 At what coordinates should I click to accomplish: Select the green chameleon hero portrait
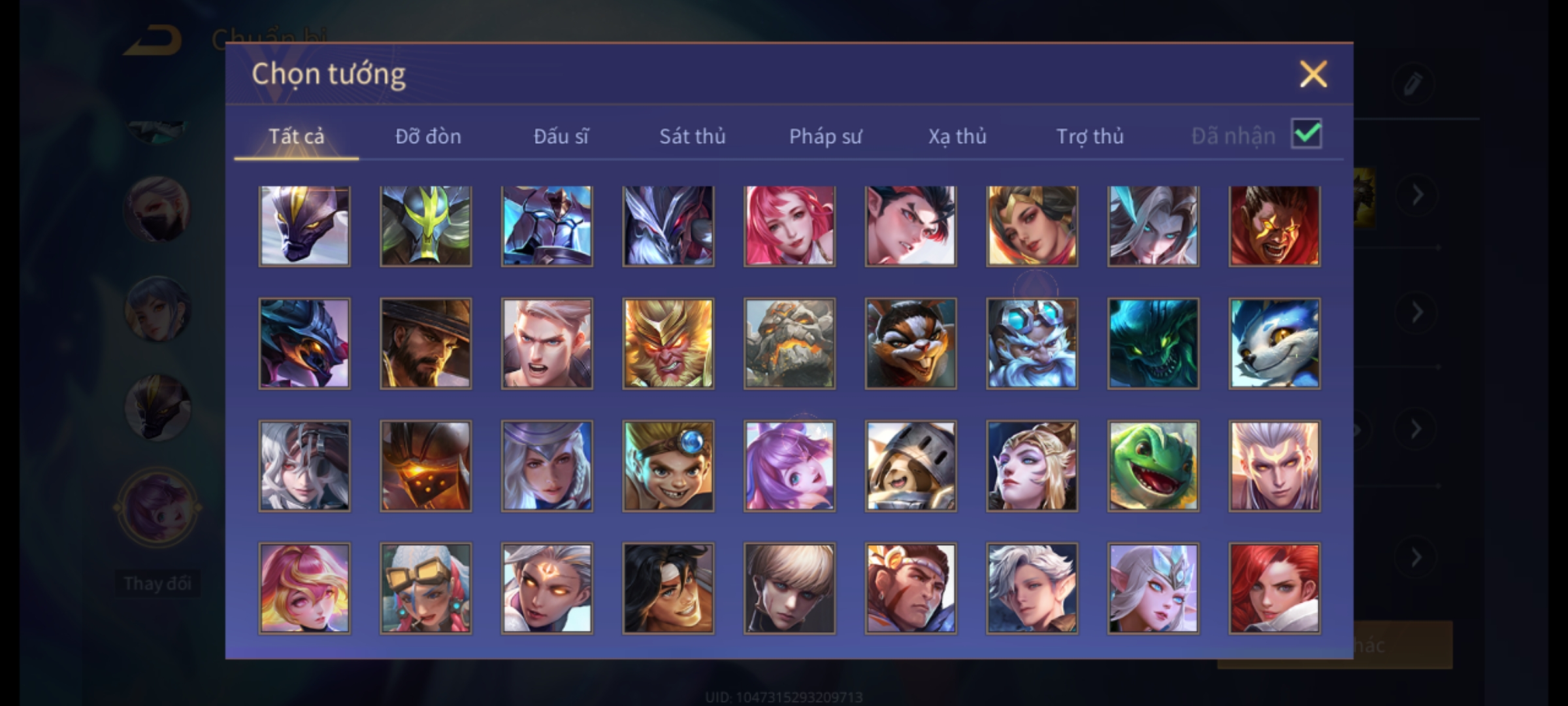click(1153, 465)
